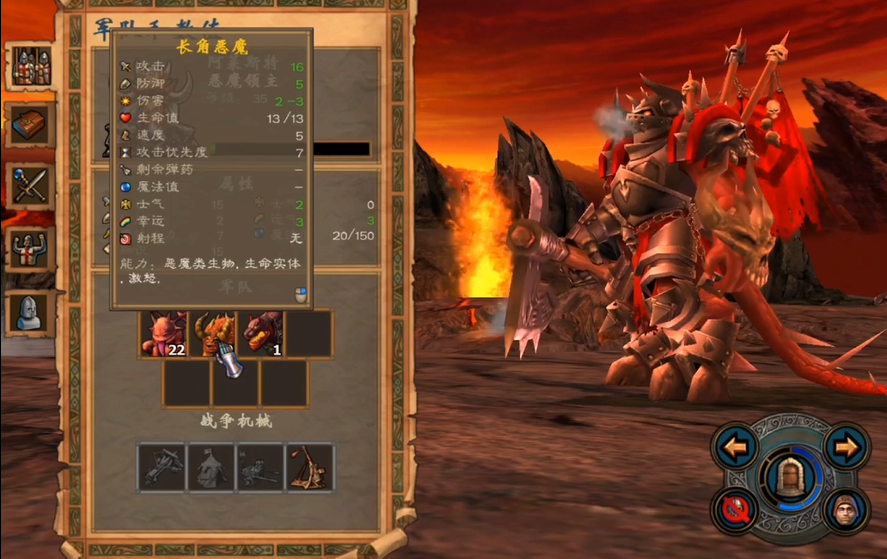Viewport: 887px width, 559px height.
Task: Click the stone doorway exit button
Action: [x=790, y=477]
